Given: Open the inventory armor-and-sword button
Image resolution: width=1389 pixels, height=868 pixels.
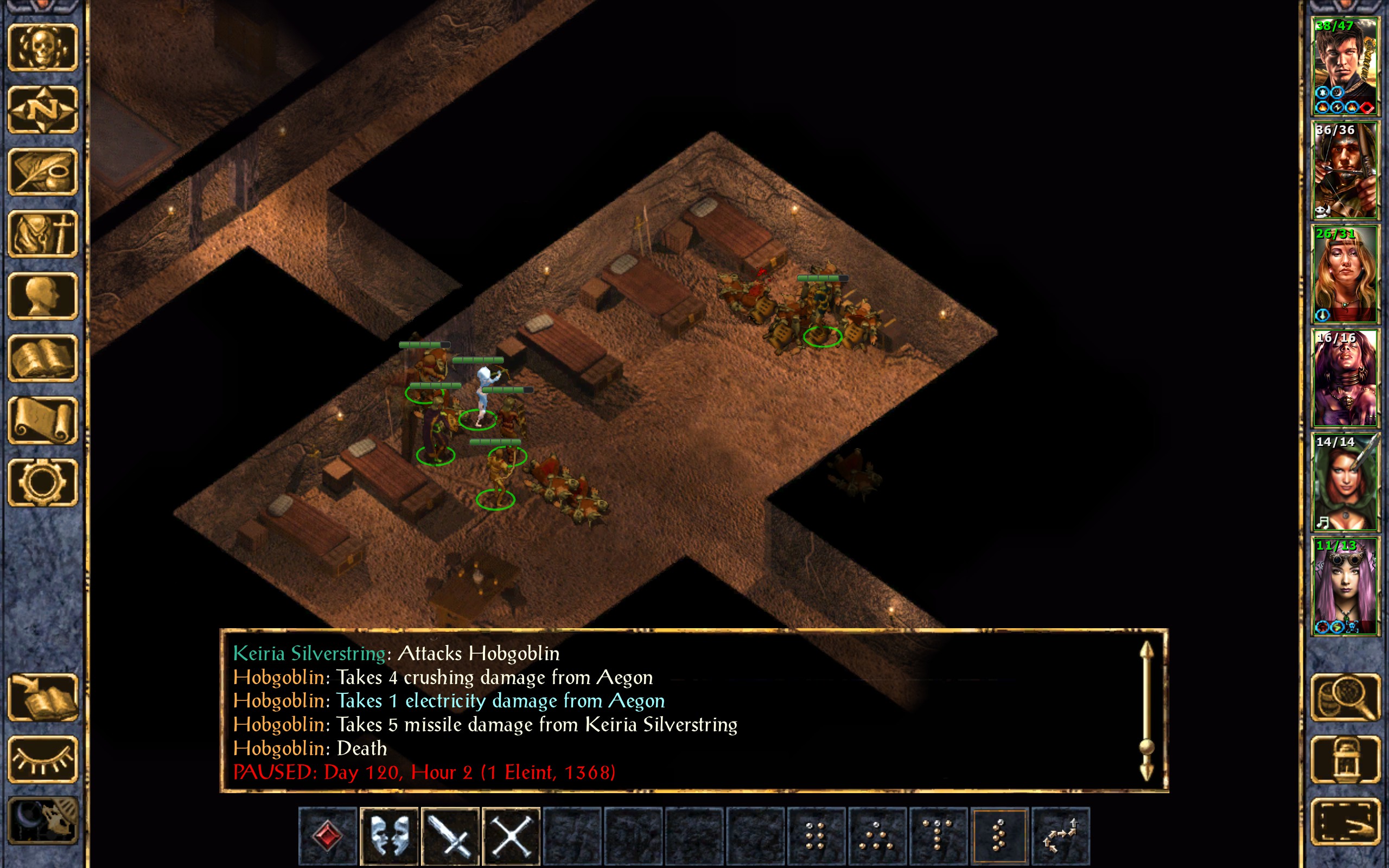Looking at the screenshot, I should [x=42, y=233].
